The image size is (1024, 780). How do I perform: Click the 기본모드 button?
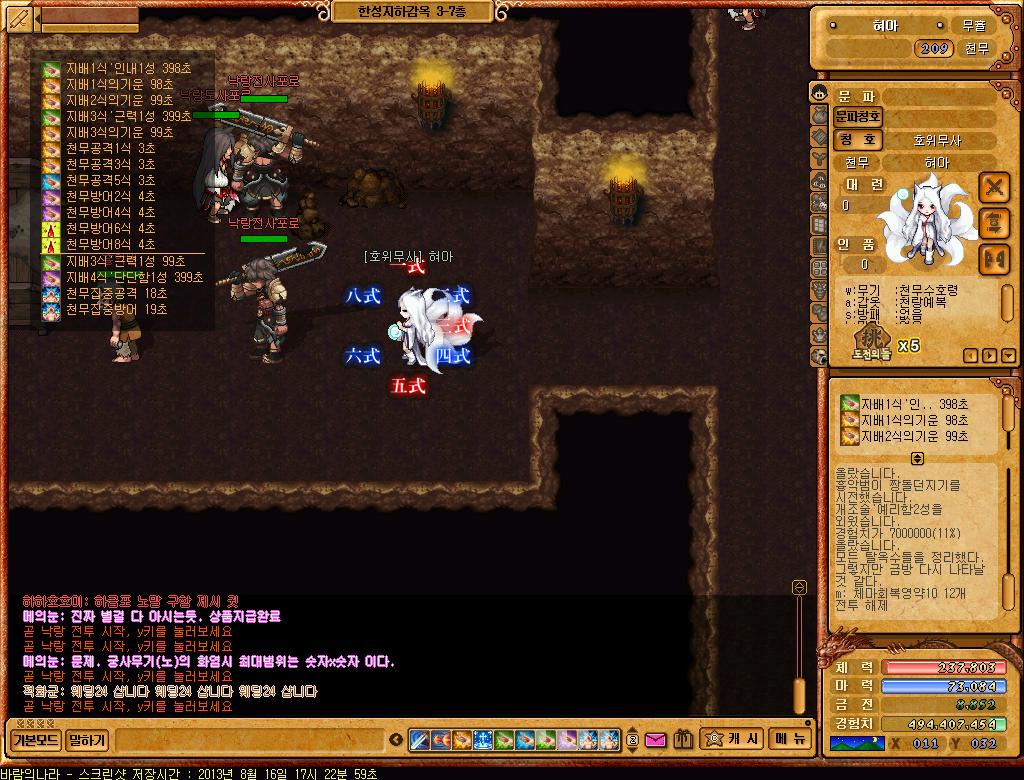(35, 741)
